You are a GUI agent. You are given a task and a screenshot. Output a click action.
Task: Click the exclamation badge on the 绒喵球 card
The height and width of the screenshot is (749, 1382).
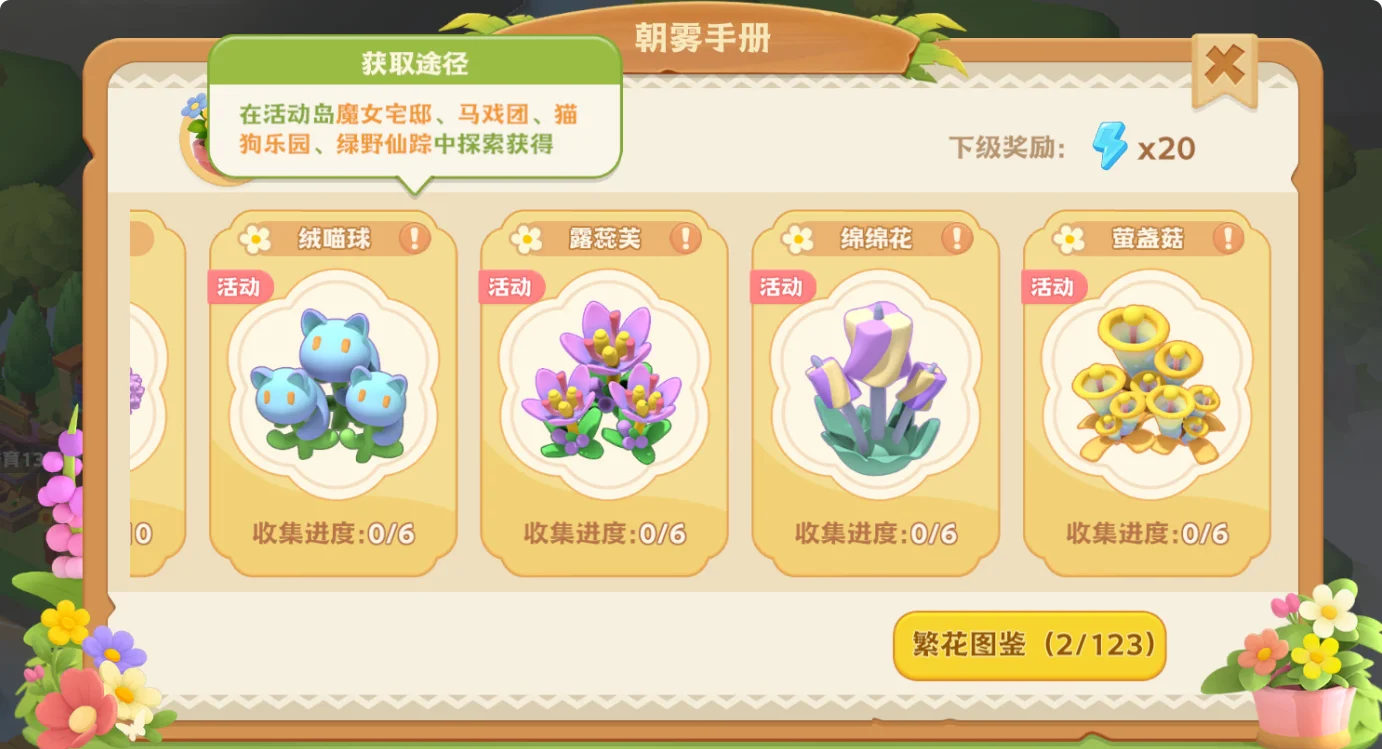[417, 238]
